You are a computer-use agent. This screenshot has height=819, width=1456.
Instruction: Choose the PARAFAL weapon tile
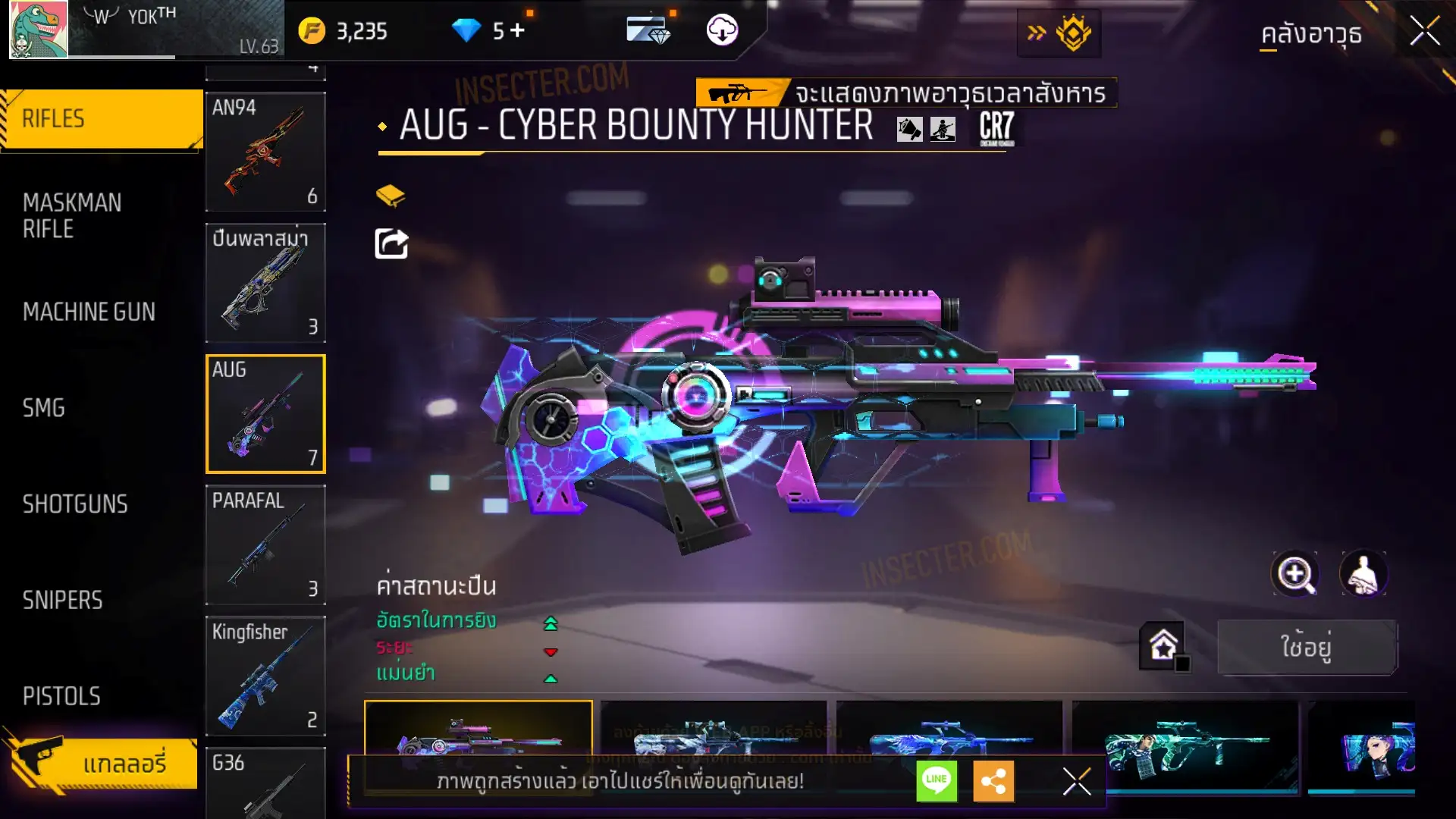(x=265, y=544)
